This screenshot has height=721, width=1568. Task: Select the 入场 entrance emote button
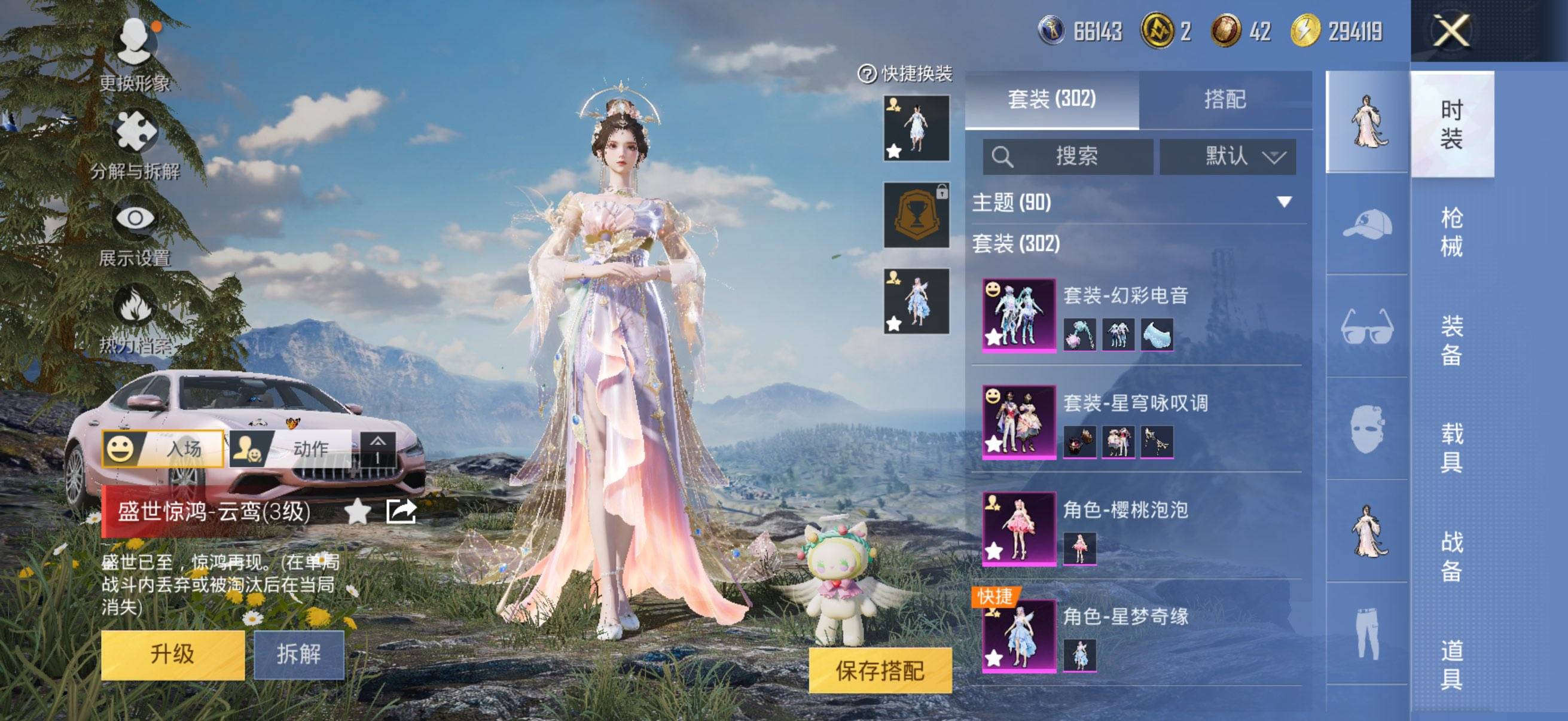coord(163,449)
